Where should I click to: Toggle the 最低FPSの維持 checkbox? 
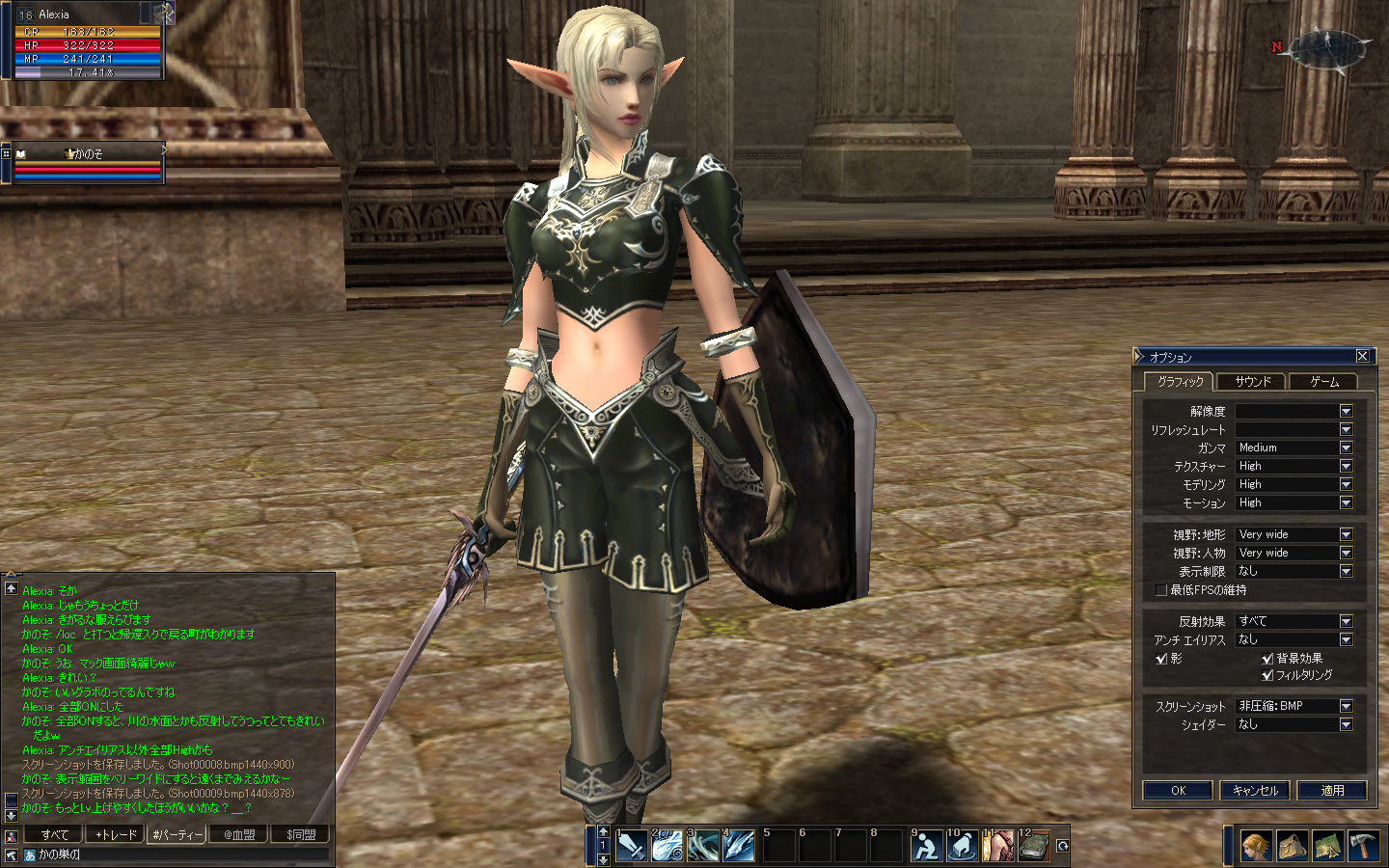click(x=1161, y=590)
